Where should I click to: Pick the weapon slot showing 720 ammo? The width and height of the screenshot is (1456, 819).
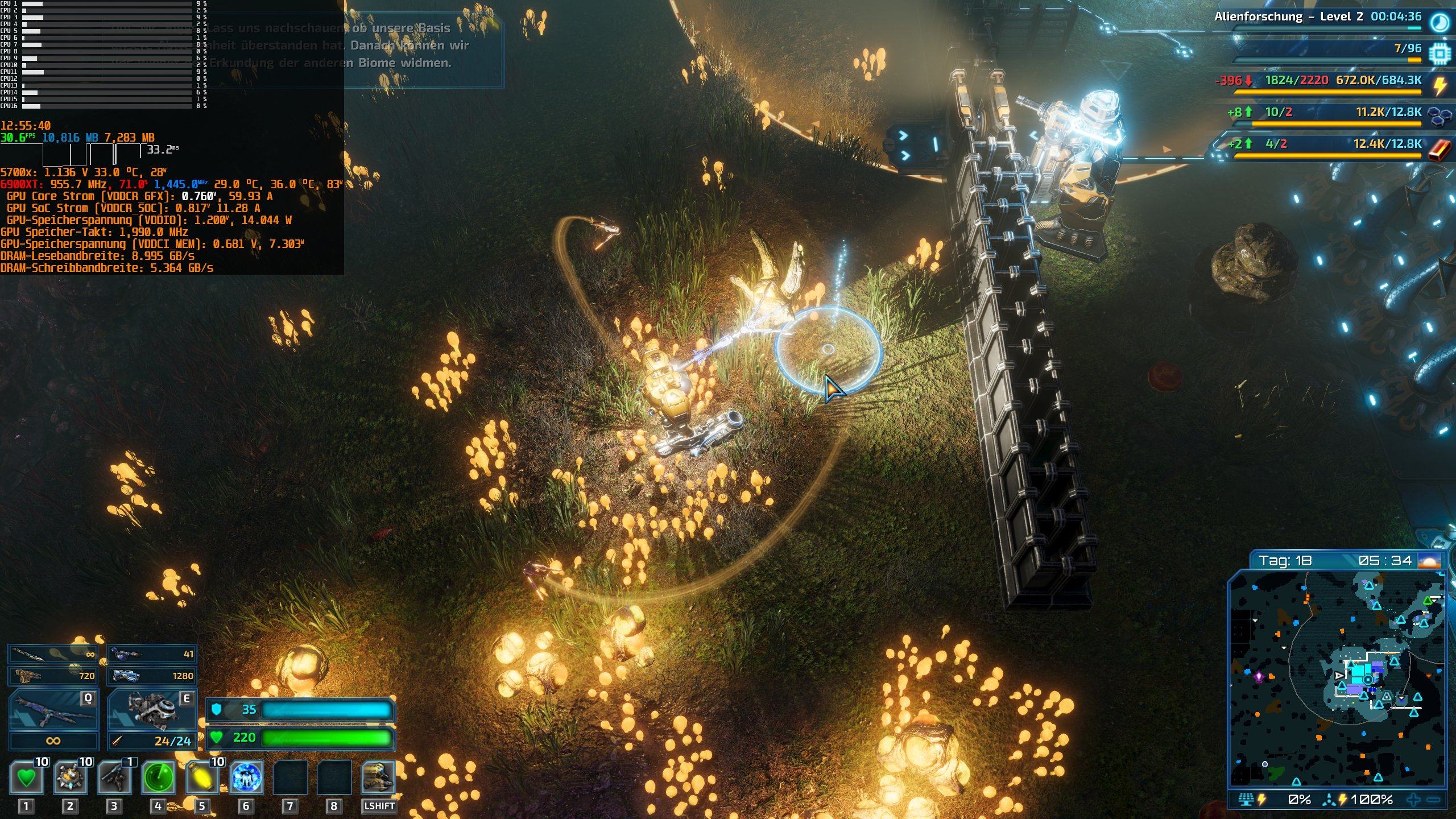click(x=53, y=676)
